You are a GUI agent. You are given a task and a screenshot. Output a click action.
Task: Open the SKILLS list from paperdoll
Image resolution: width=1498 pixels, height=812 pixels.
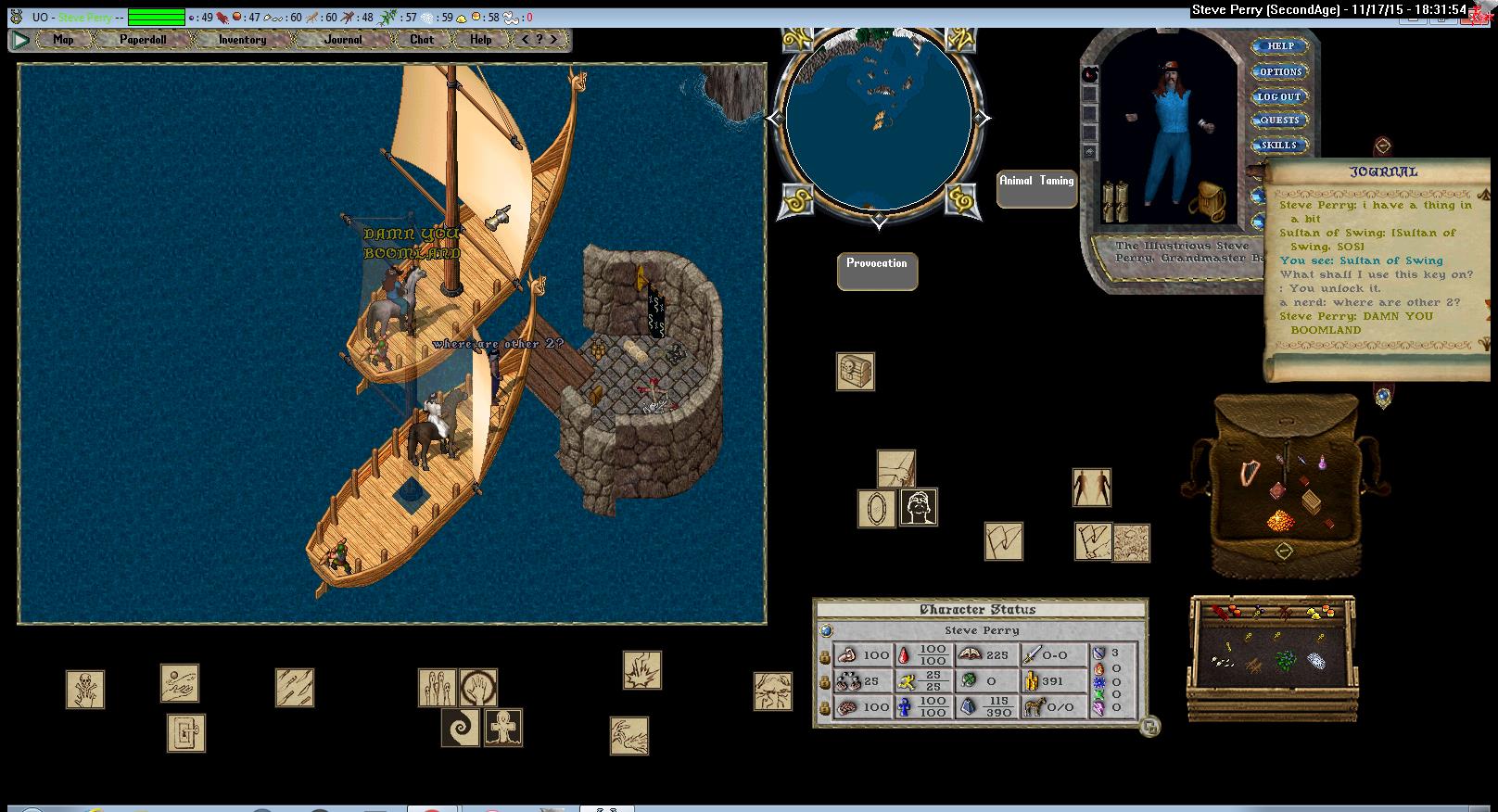[x=1279, y=146]
